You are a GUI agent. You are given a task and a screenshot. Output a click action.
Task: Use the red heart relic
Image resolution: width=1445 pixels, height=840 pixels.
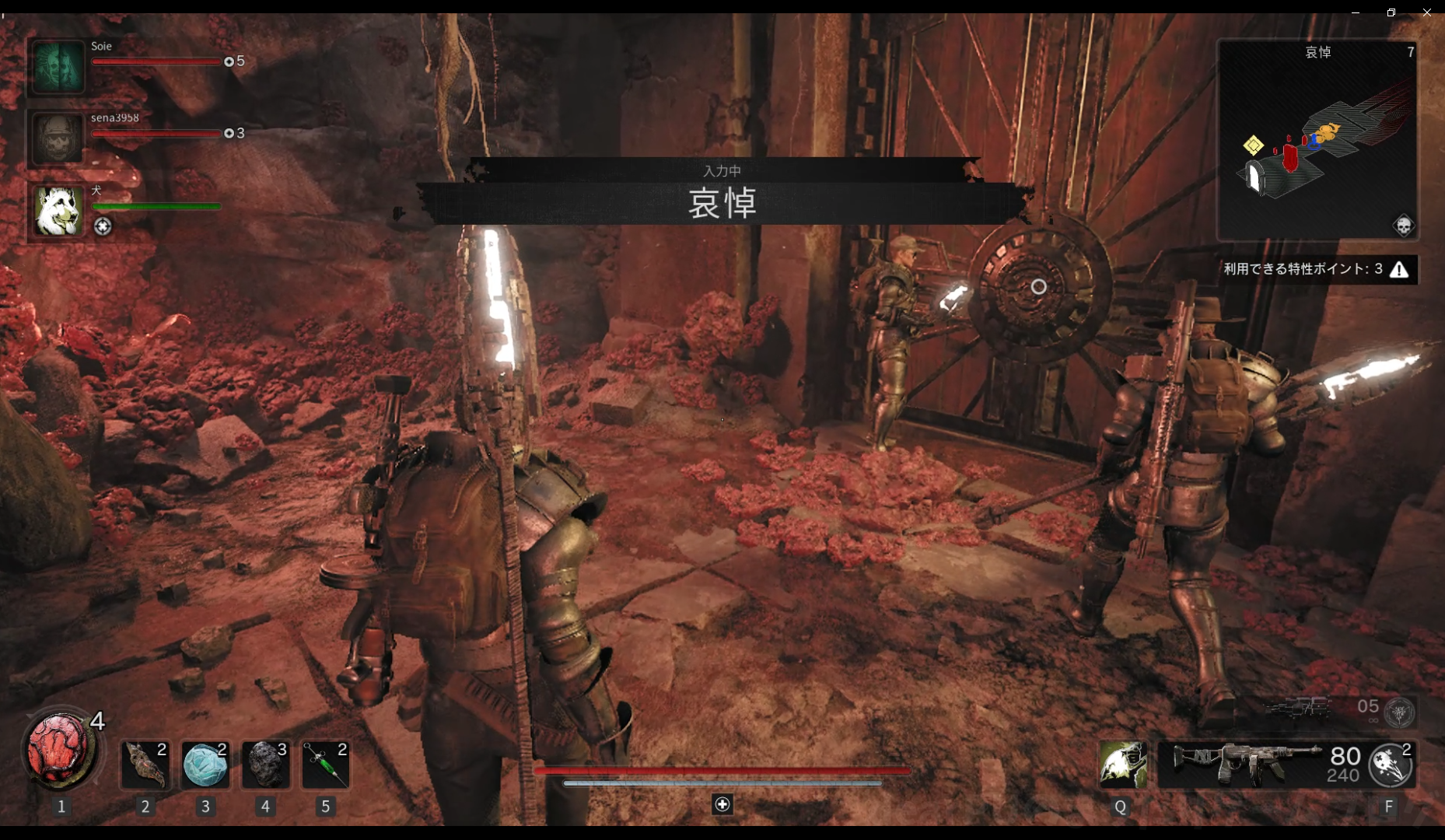(x=60, y=751)
